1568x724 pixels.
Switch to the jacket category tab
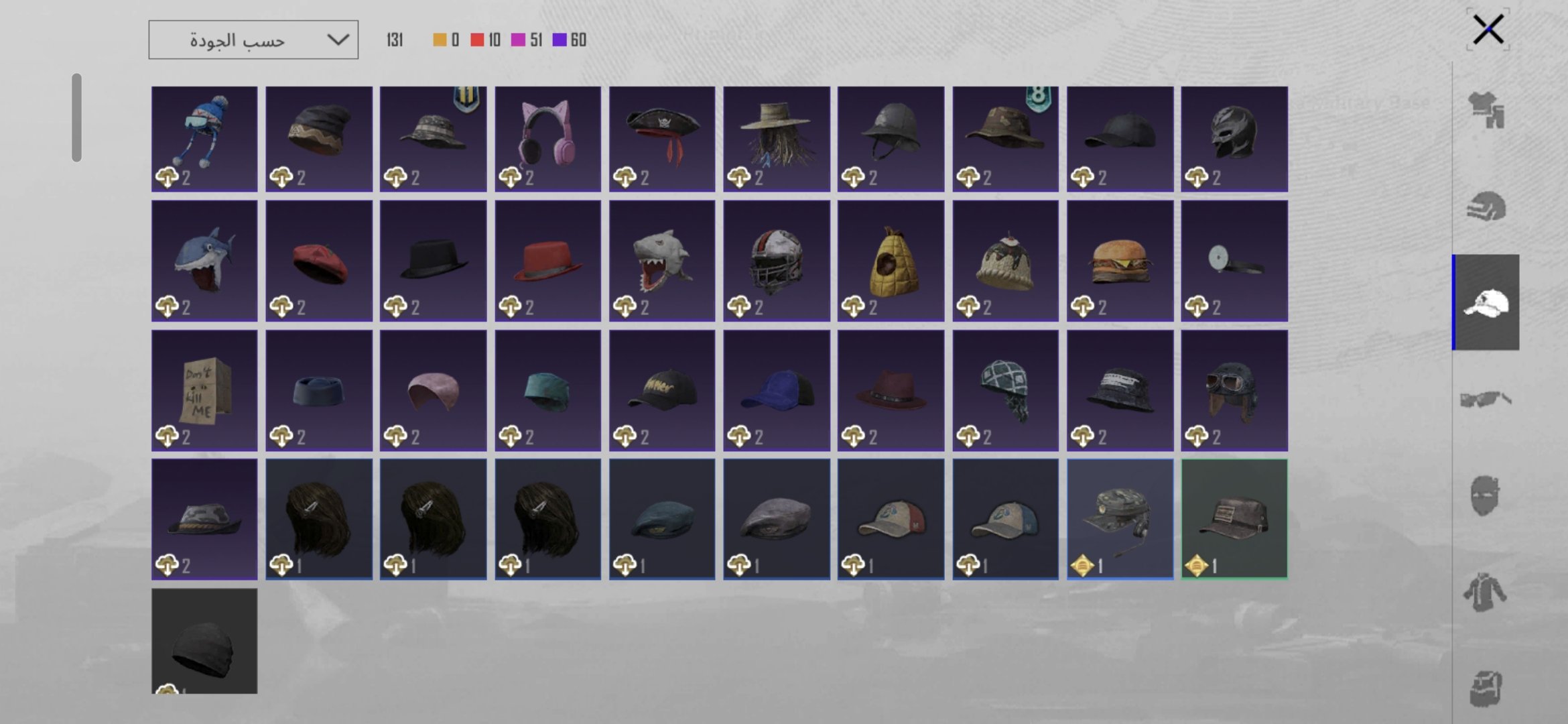(x=1486, y=592)
